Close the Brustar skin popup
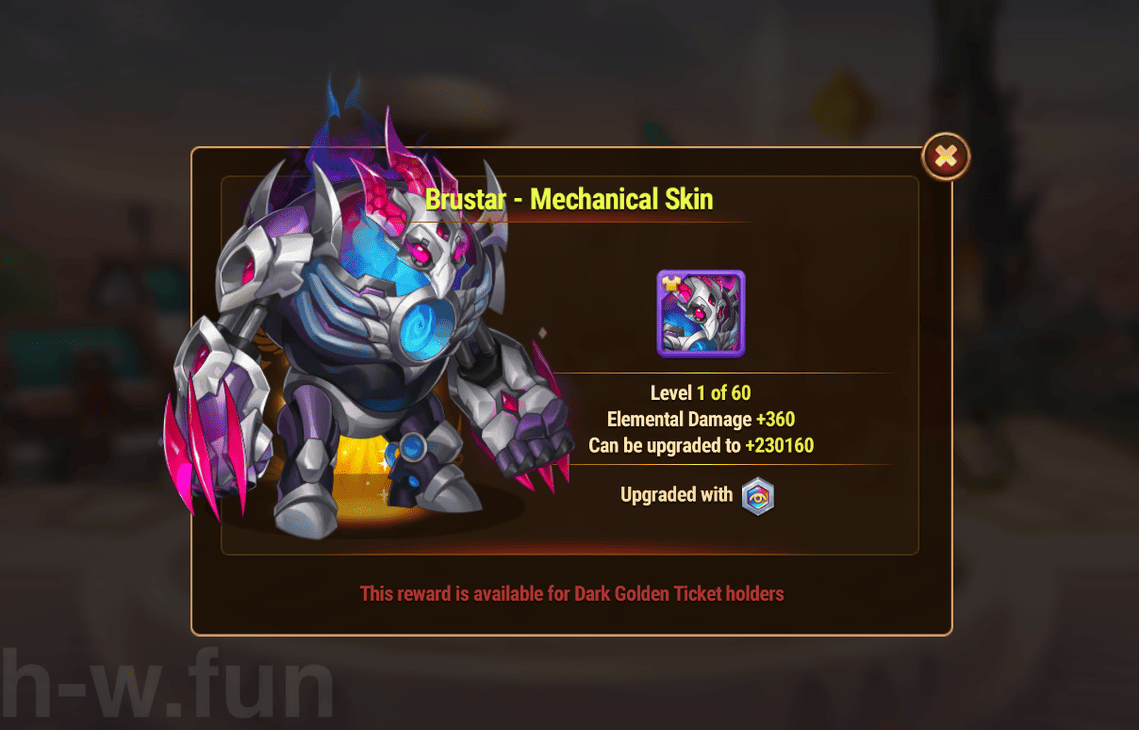Viewport: 1139px width, 730px height. (945, 157)
